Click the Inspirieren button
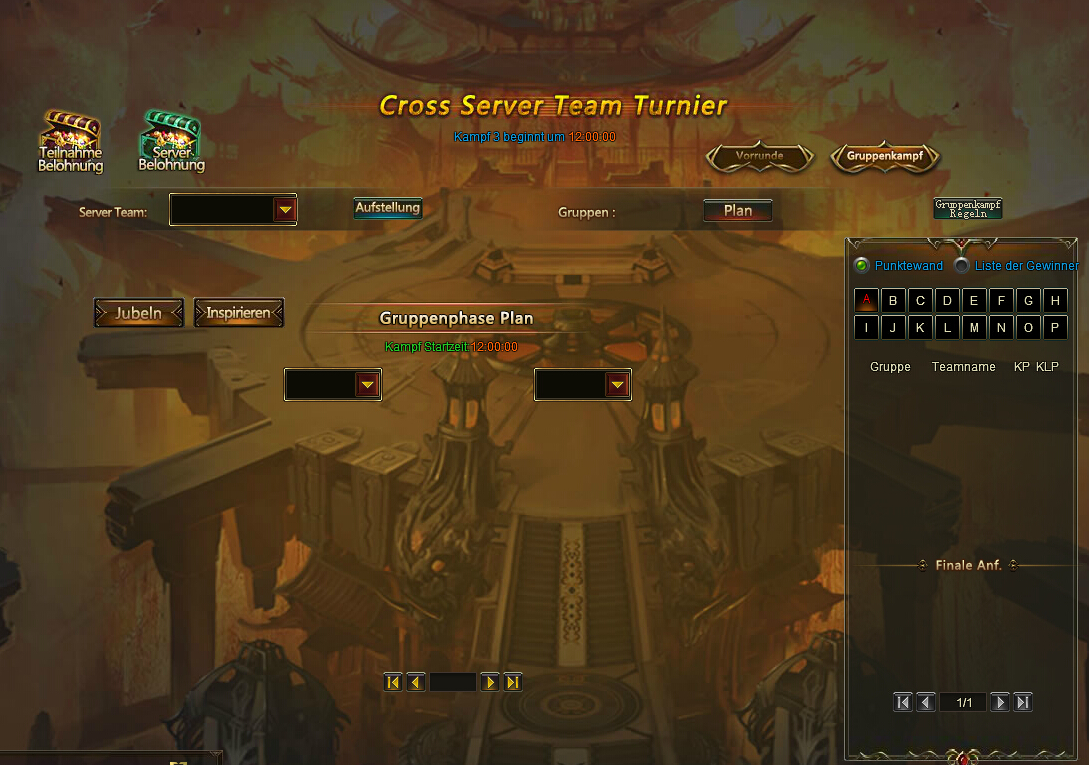 point(238,313)
